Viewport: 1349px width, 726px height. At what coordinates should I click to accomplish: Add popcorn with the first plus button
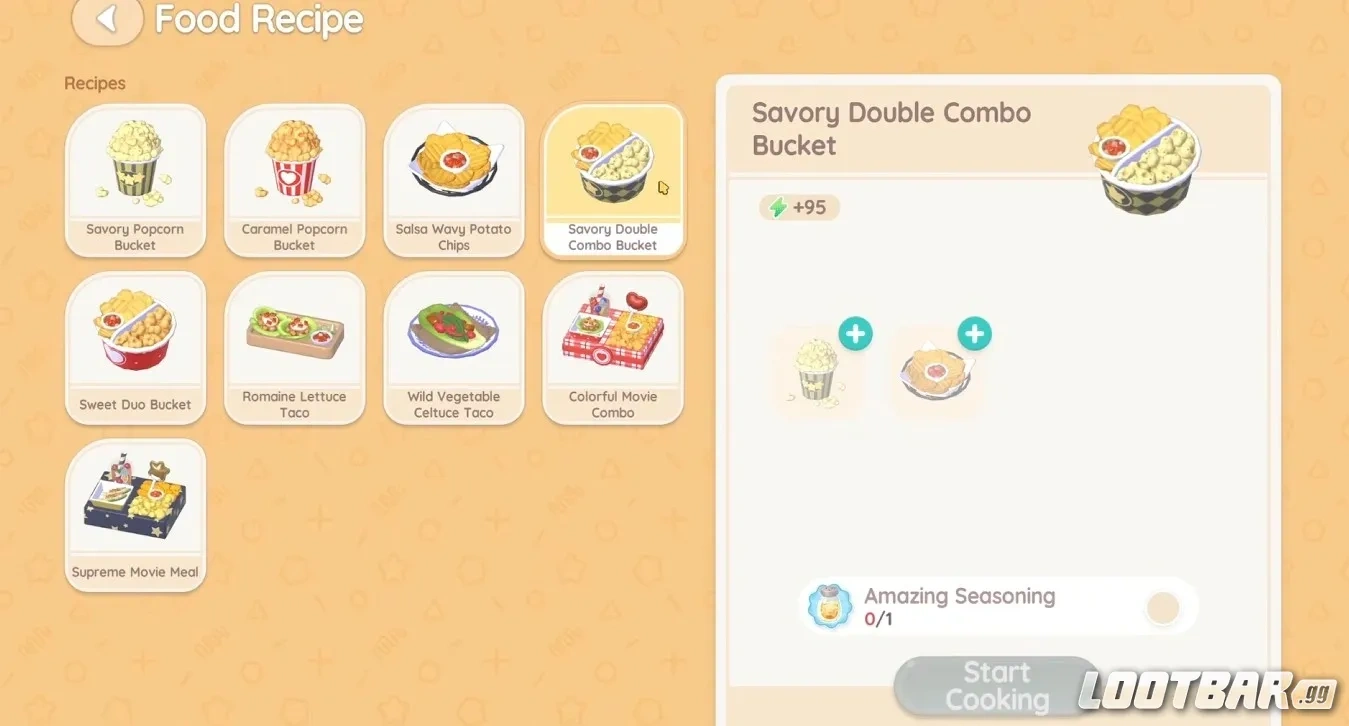click(855, 334)
